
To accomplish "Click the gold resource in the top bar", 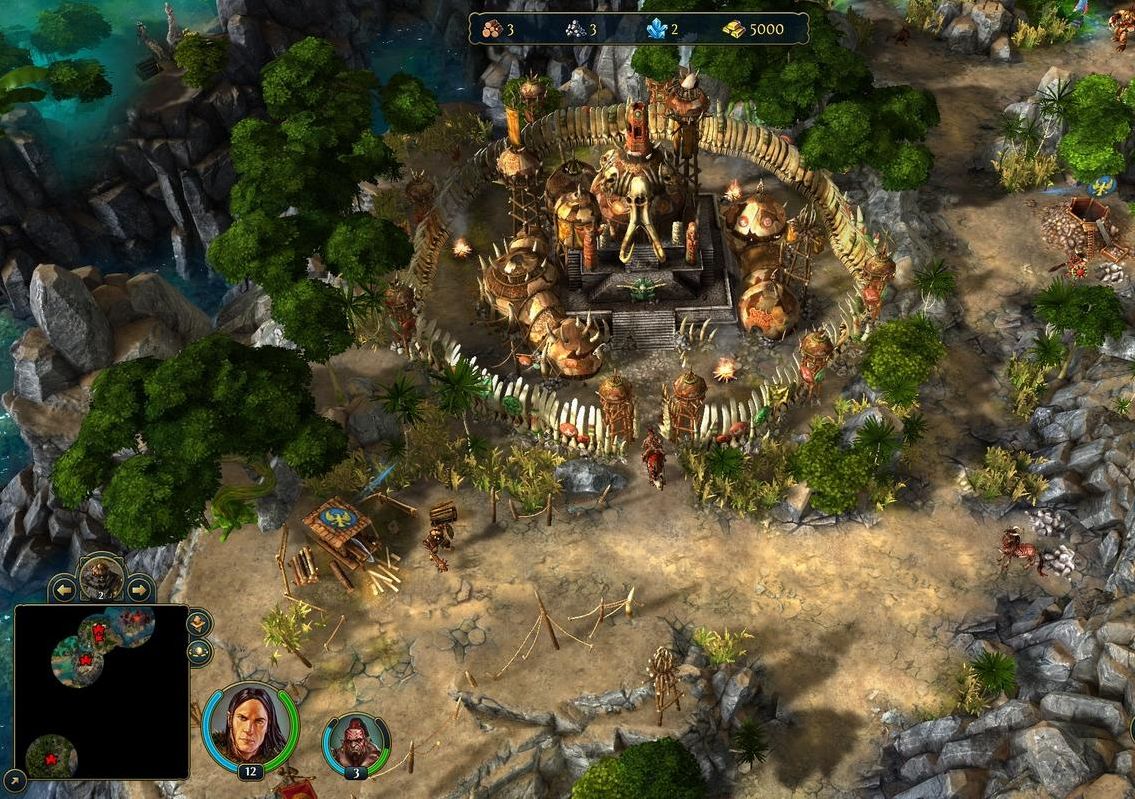I will pyautogui.click(x=734, y=29).
